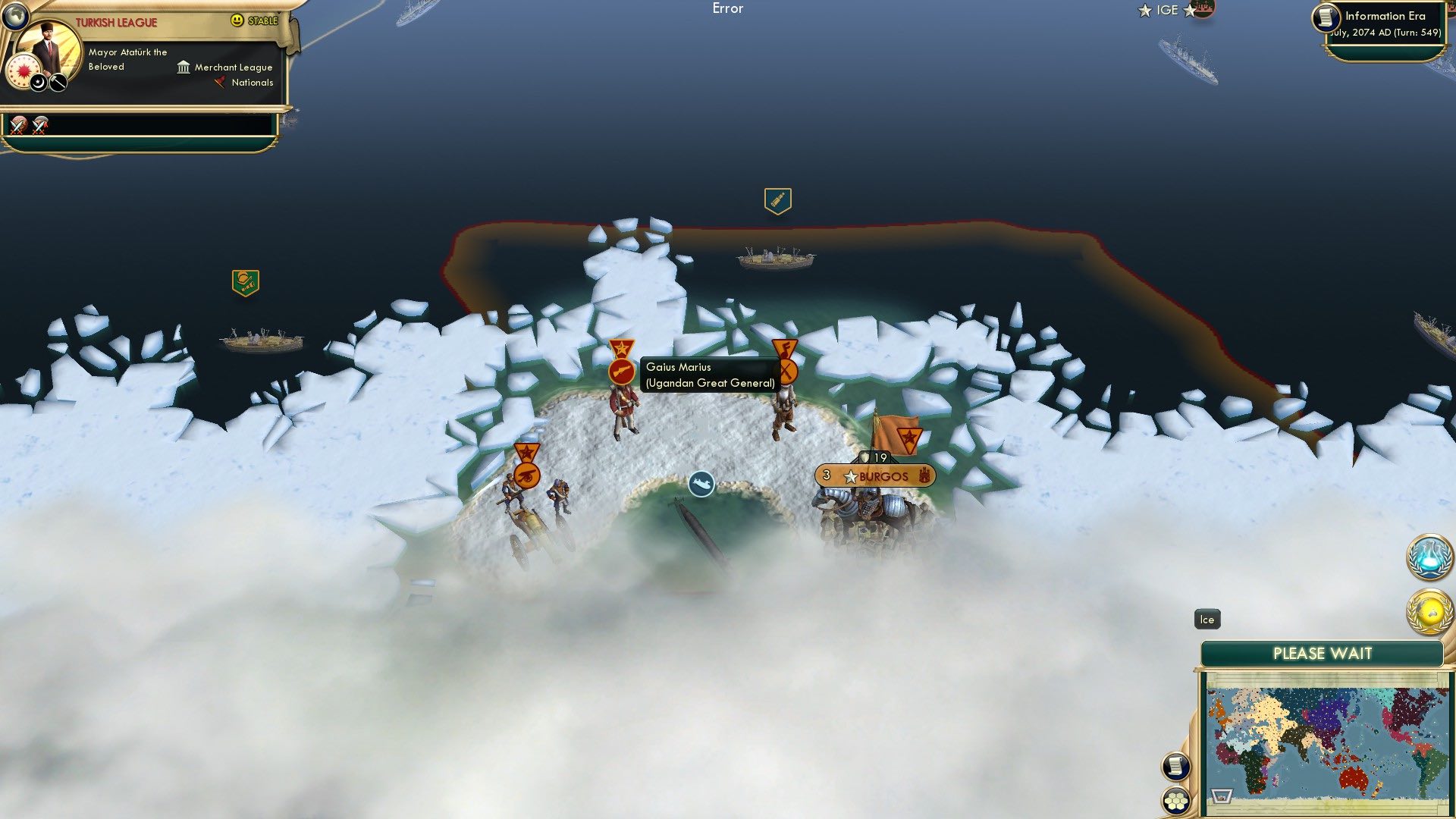Click the map pin icon above the red border
1456x819 pixels.
point(777,199)
